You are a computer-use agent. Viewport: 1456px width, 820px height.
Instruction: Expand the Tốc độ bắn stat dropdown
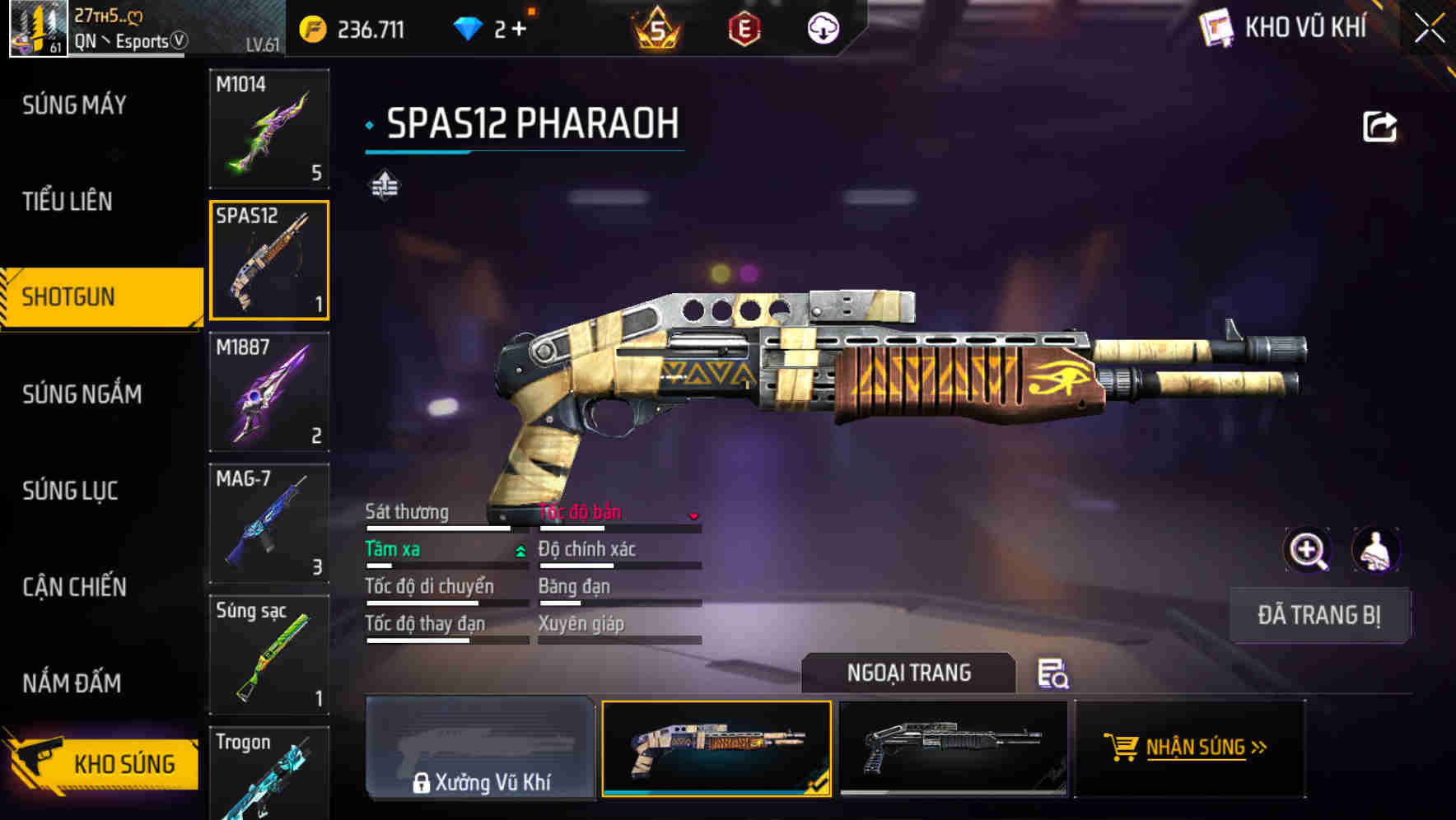[x=693, y=515]
